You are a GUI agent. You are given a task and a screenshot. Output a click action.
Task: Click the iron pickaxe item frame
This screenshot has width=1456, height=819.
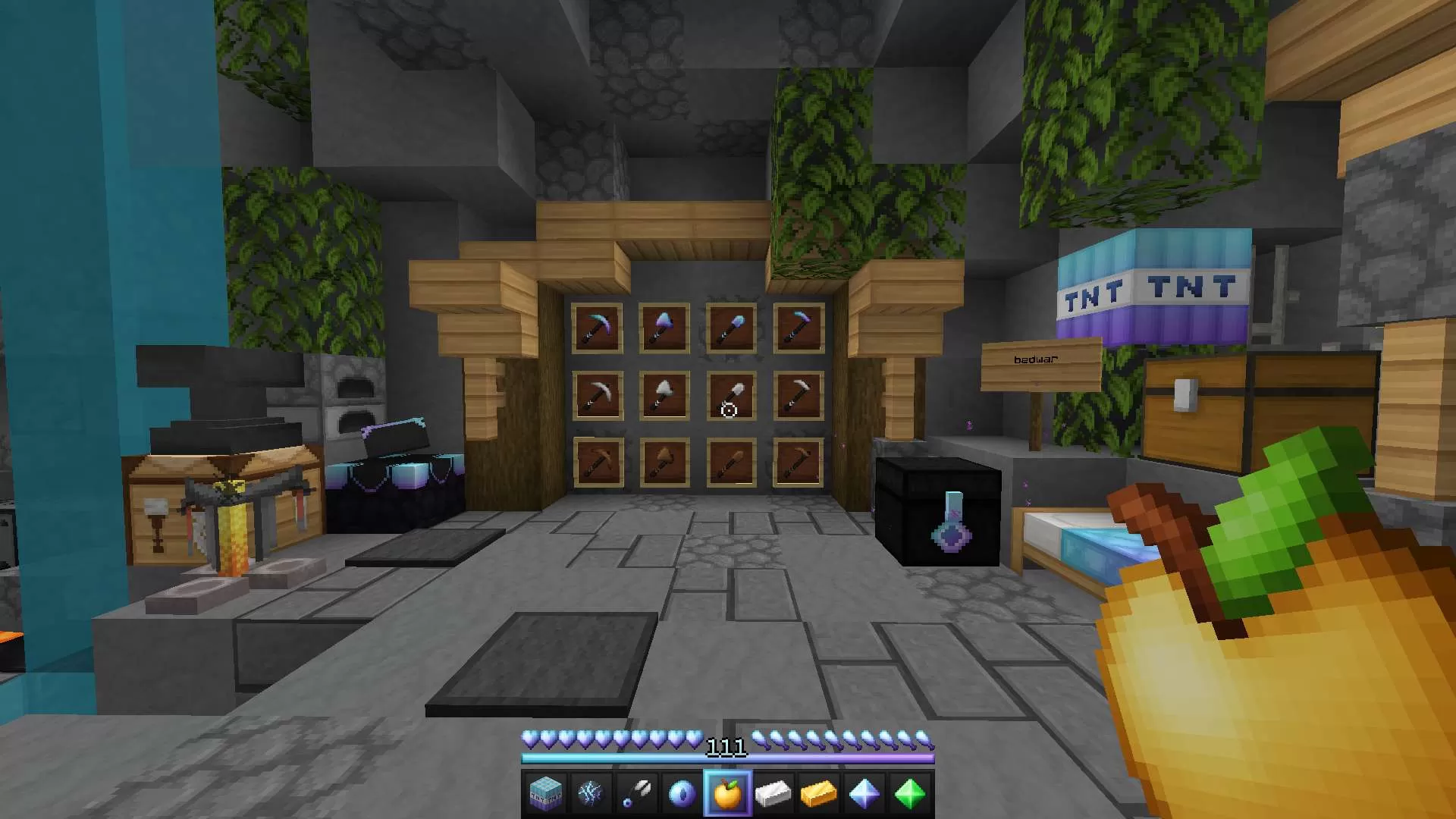[x=599, y=394]
